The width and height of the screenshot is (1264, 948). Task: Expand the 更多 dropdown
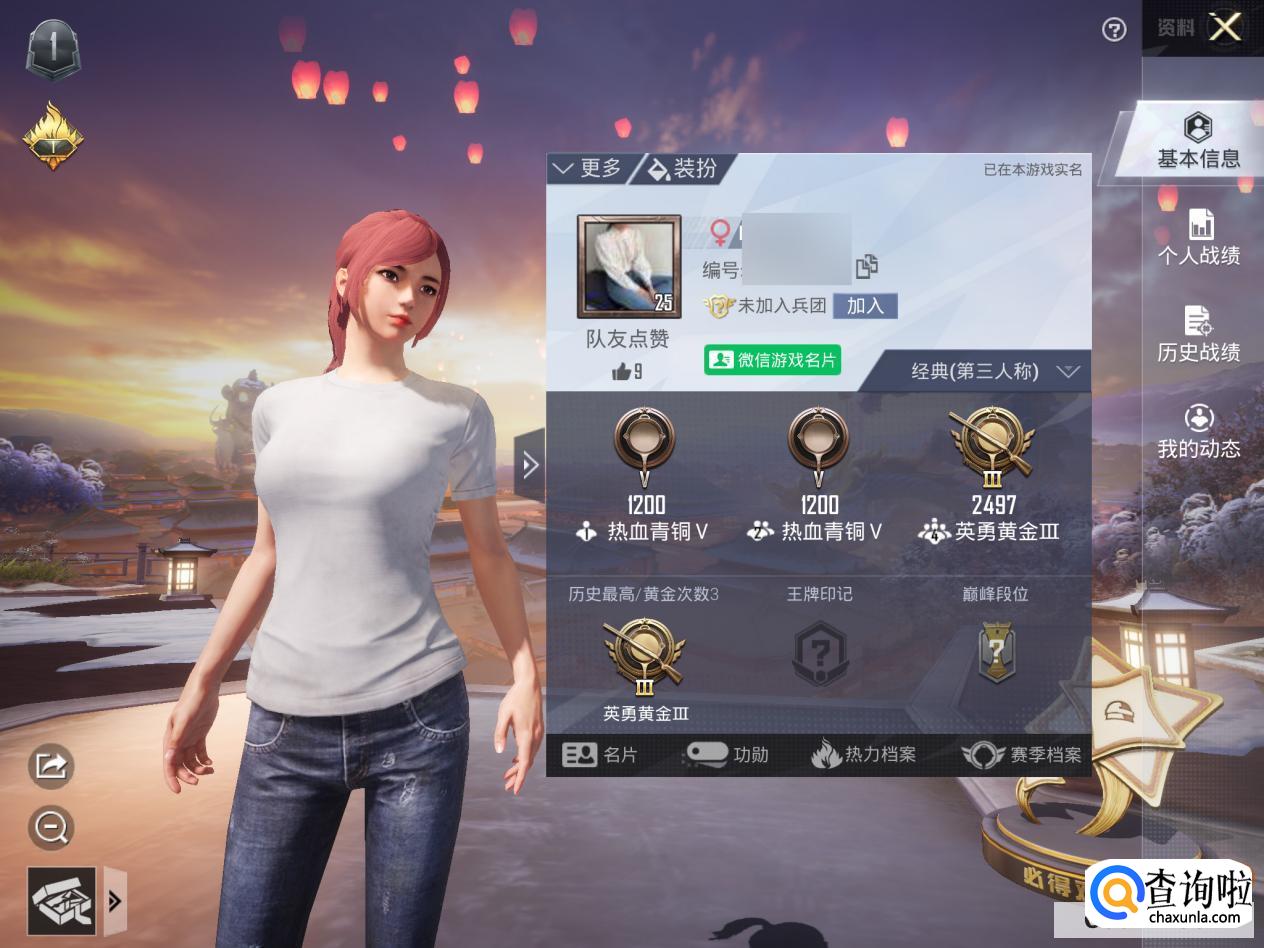588,168
